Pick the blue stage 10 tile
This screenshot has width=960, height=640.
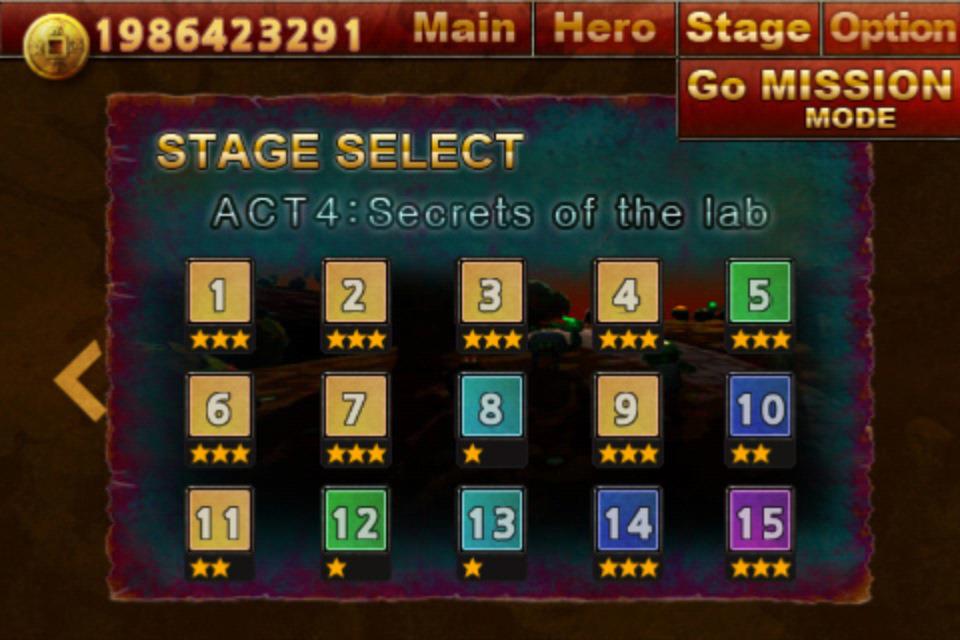pyautogui.click(x=760, y=407)
